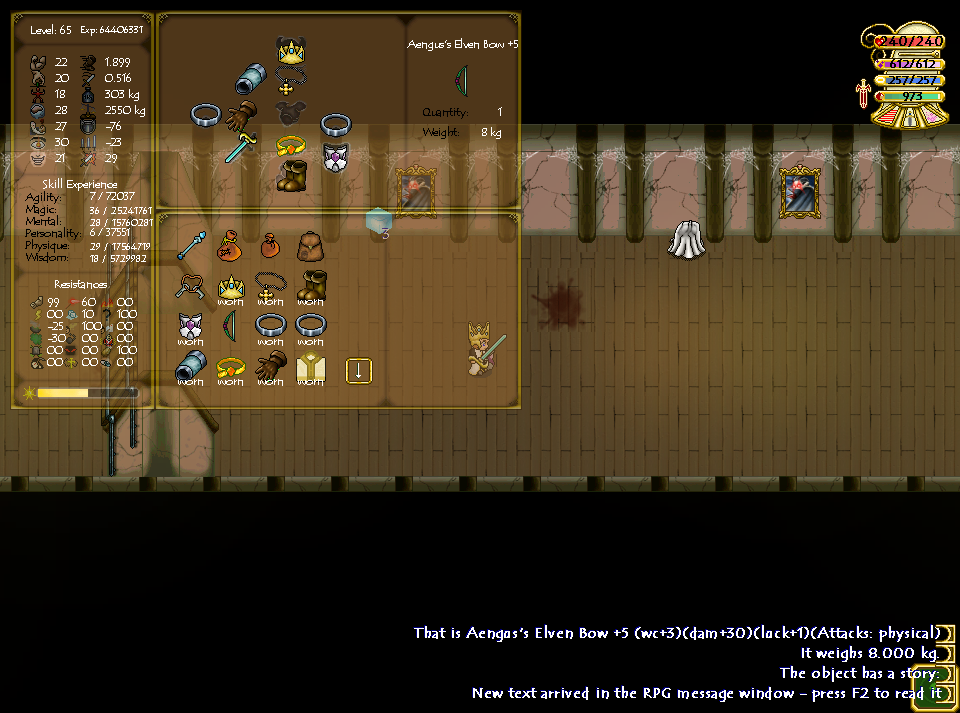960x713 pixels.
Task: Select Aengus's Elven Bow in the inventory grid
Action: tap(231, 326)
